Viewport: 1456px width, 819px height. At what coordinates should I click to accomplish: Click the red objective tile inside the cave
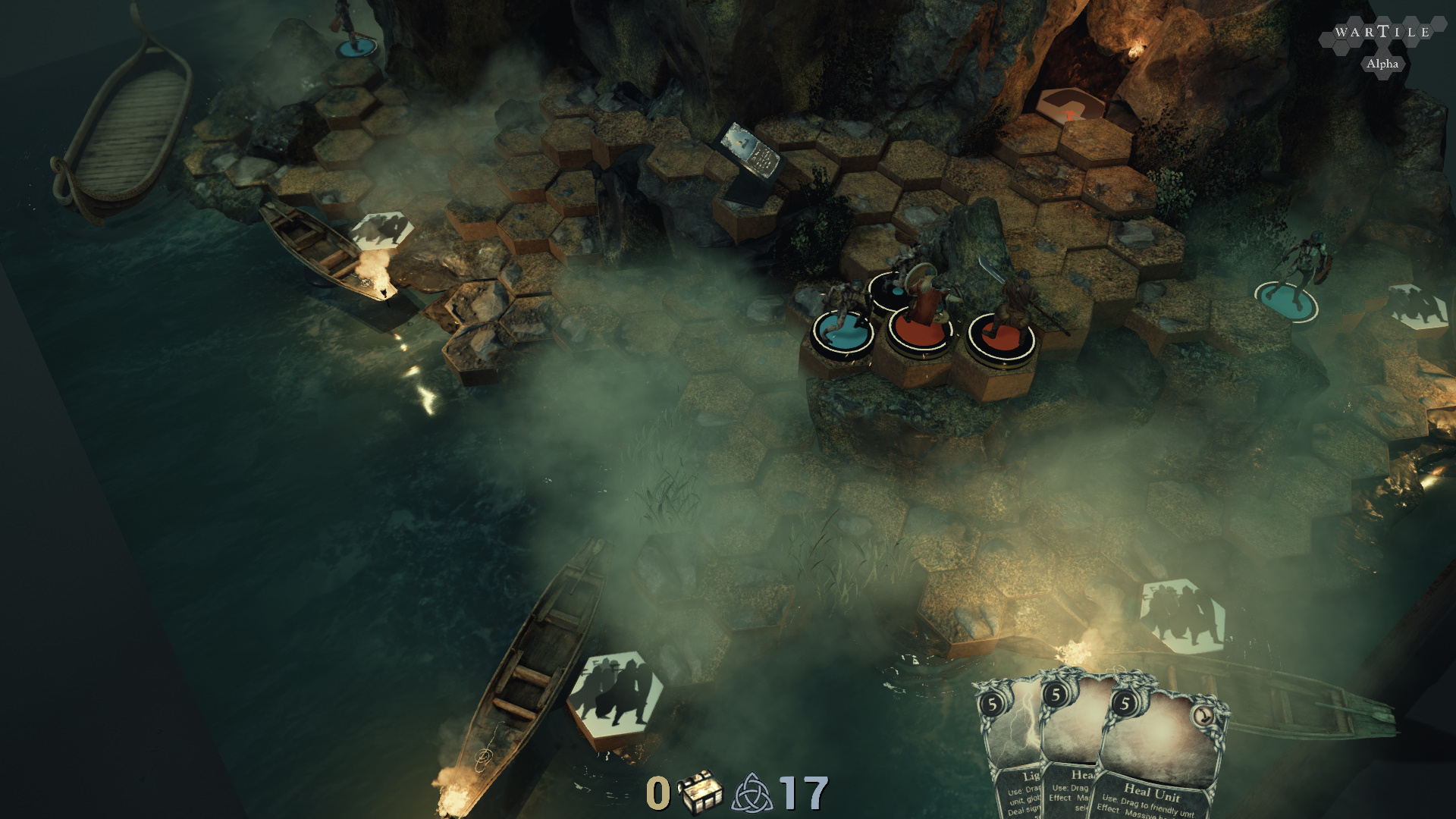(x=1070, y=106)
